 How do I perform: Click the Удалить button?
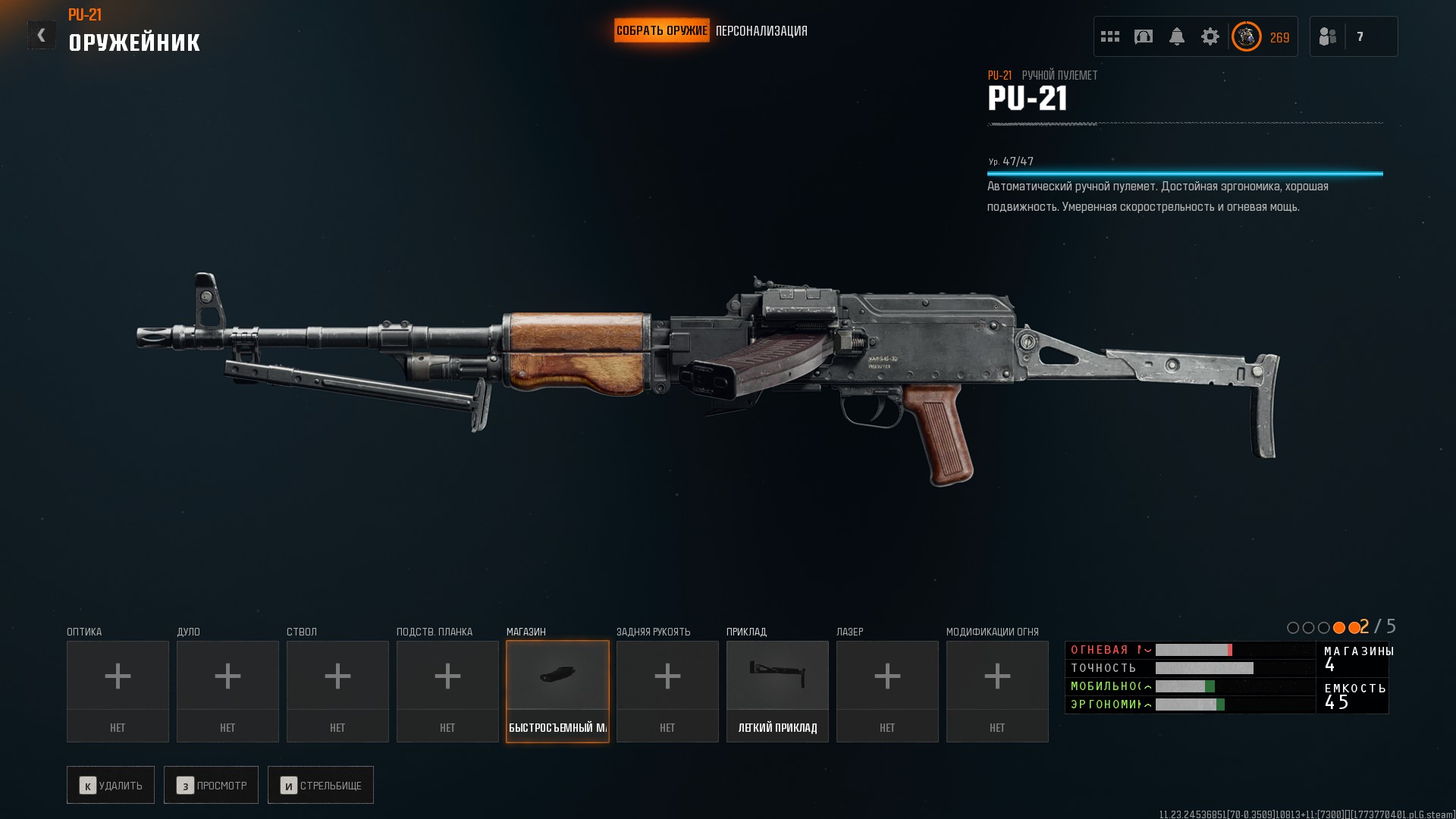[x=111, y=785]
